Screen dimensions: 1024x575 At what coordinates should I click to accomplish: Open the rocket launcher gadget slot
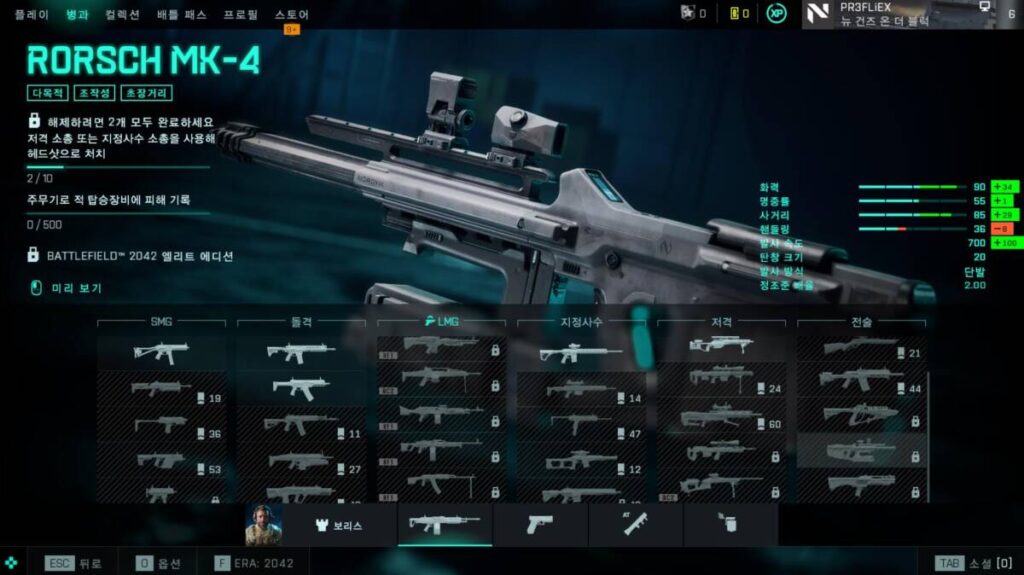636,524
